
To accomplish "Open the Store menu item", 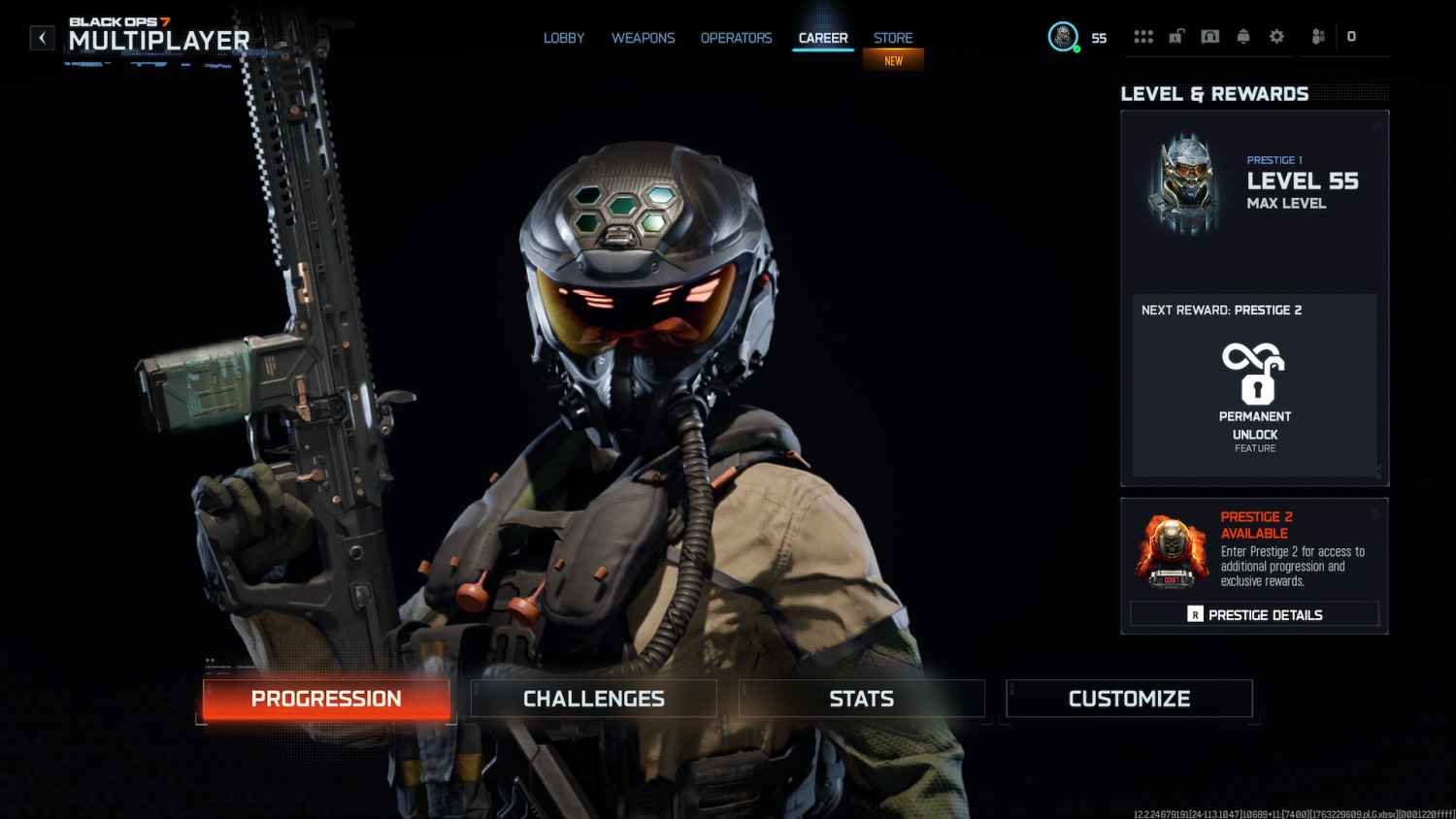I will point(892,38).
